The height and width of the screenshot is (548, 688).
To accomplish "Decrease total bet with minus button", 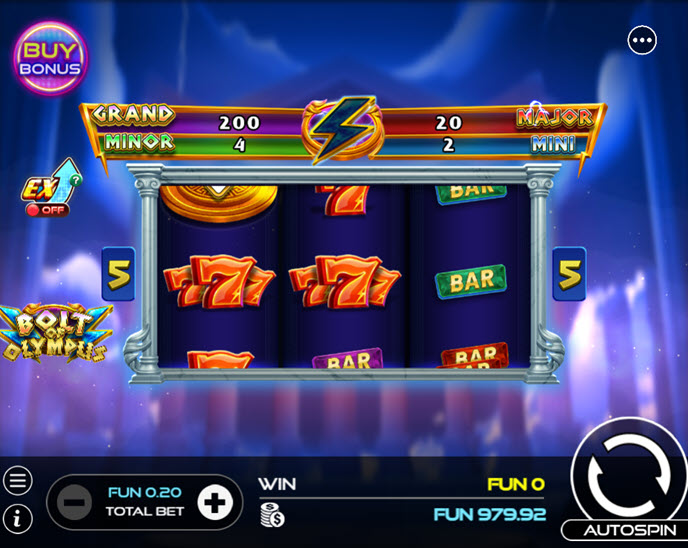I will click(74, 502).
